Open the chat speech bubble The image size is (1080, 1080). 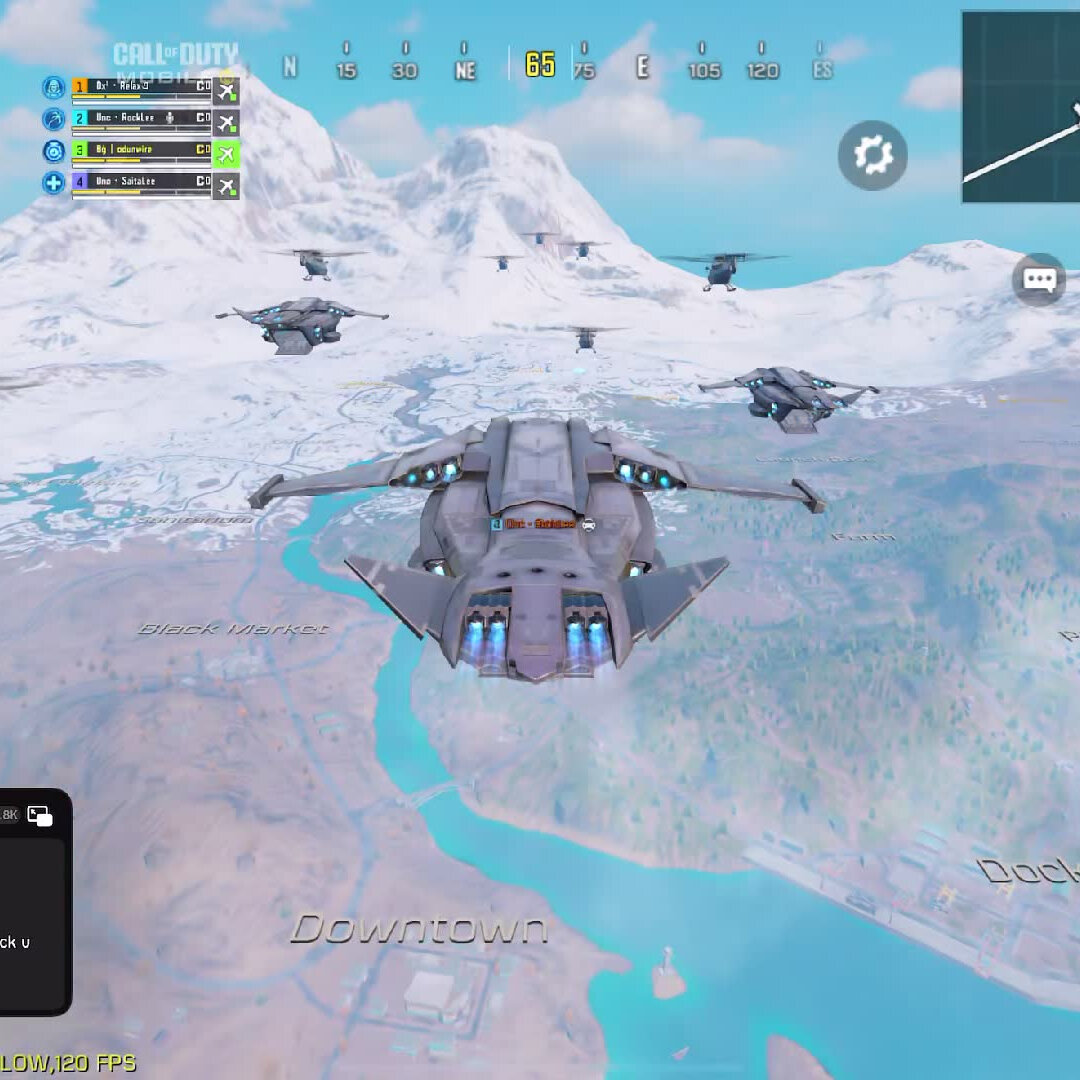click(x=1039, y=279)
